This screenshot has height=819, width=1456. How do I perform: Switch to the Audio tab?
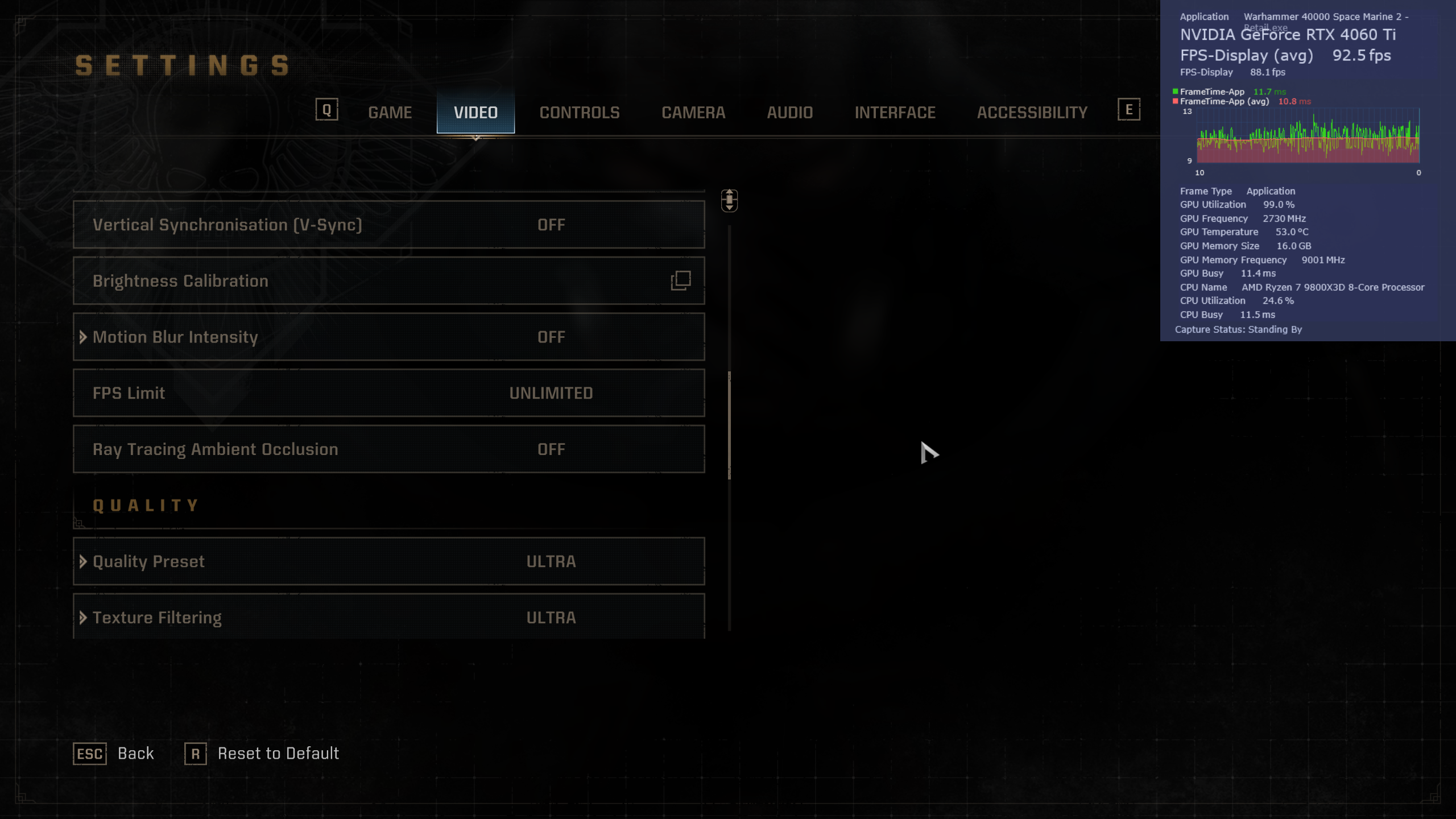tap(789, 113)
